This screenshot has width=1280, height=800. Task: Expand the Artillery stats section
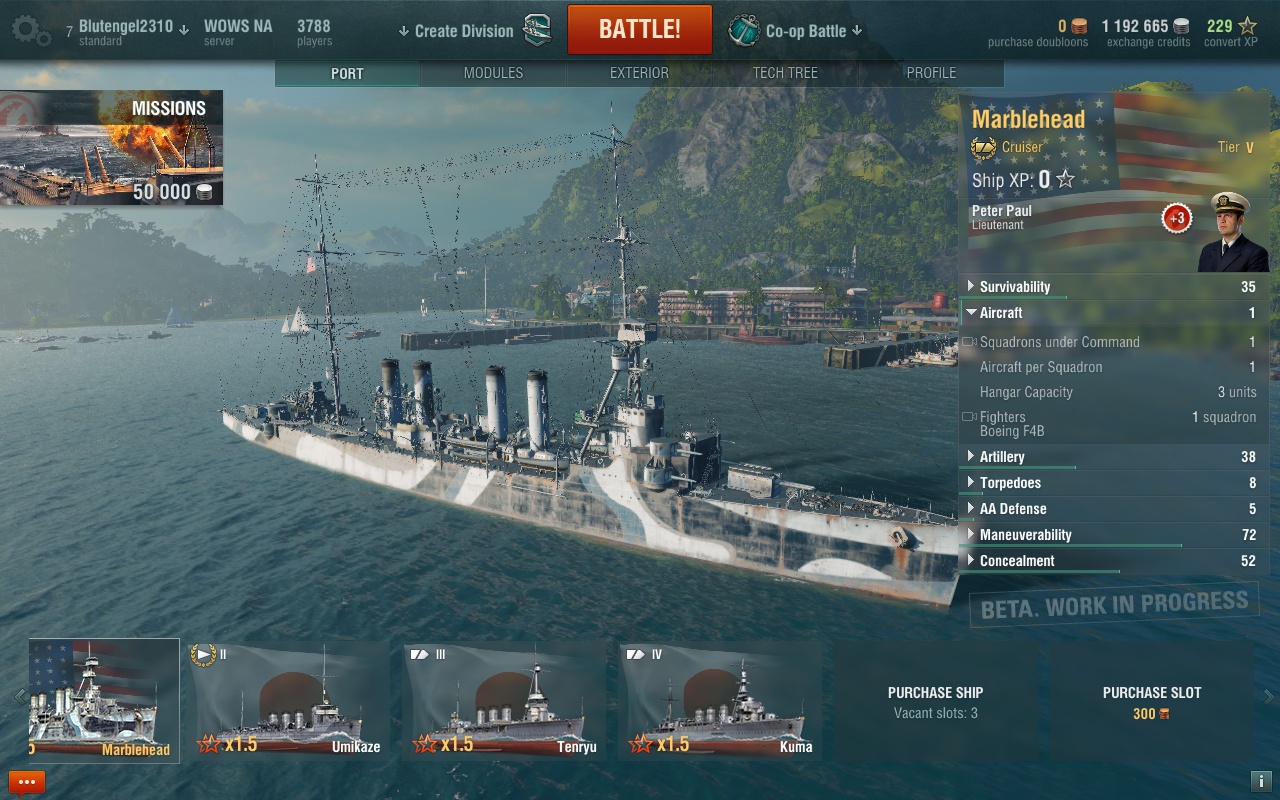(x=1002, y=457)
